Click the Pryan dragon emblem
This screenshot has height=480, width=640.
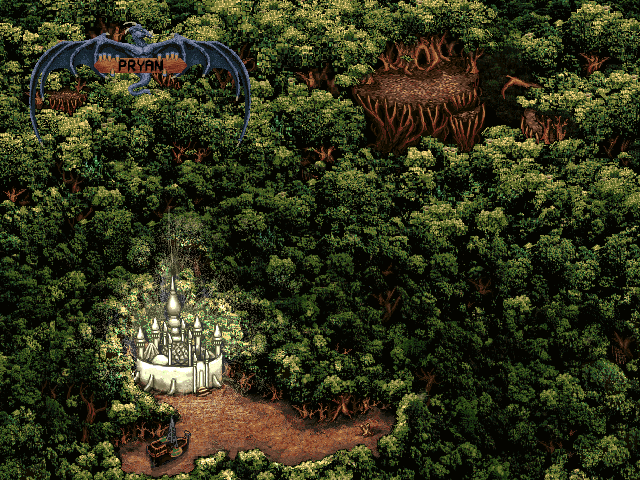click(138, 67)
